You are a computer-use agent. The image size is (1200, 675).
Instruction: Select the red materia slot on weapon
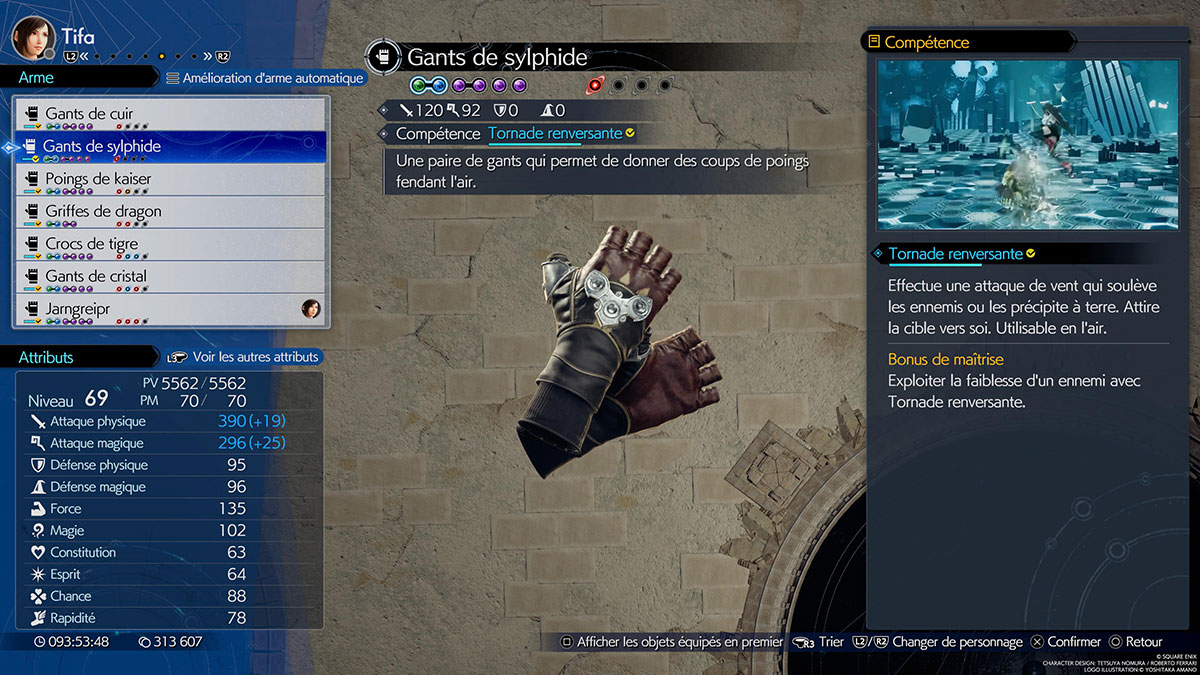[595, 85]
